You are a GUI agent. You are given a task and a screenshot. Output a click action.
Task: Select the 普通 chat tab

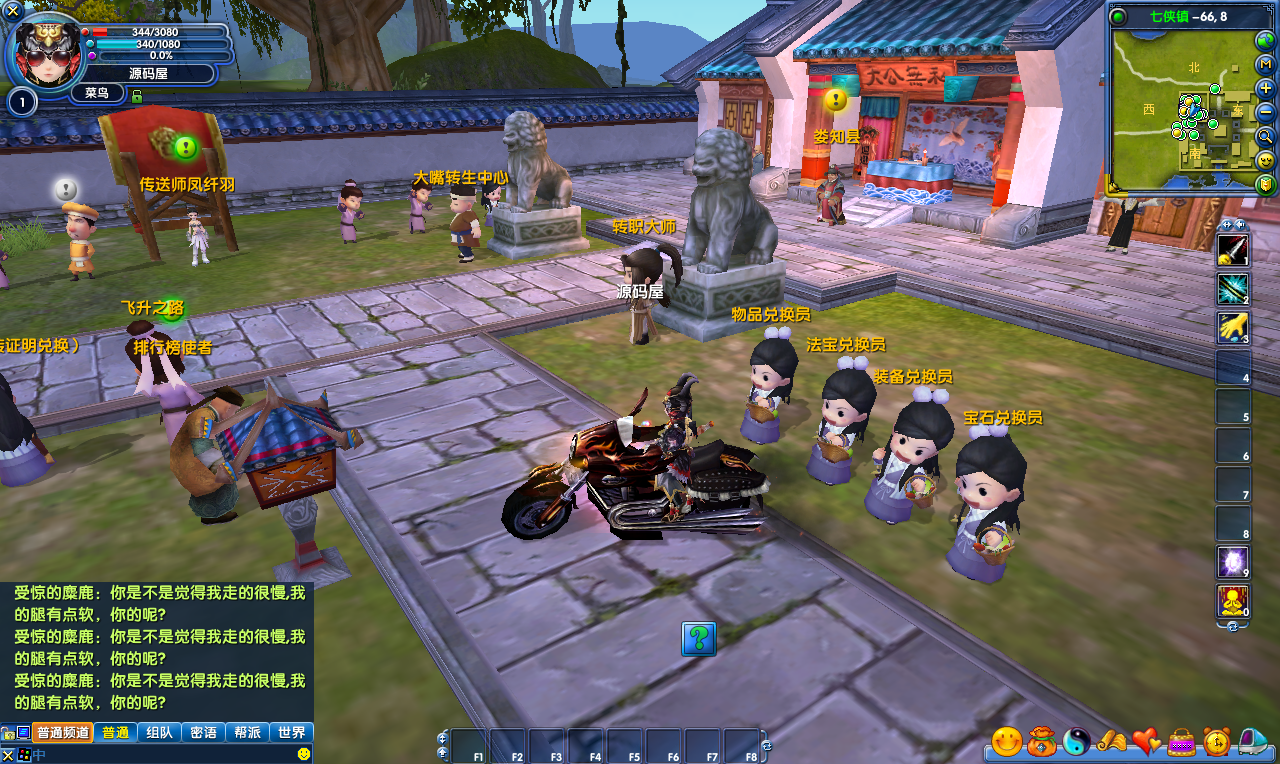pyautogui.click(x=115, y=732)
